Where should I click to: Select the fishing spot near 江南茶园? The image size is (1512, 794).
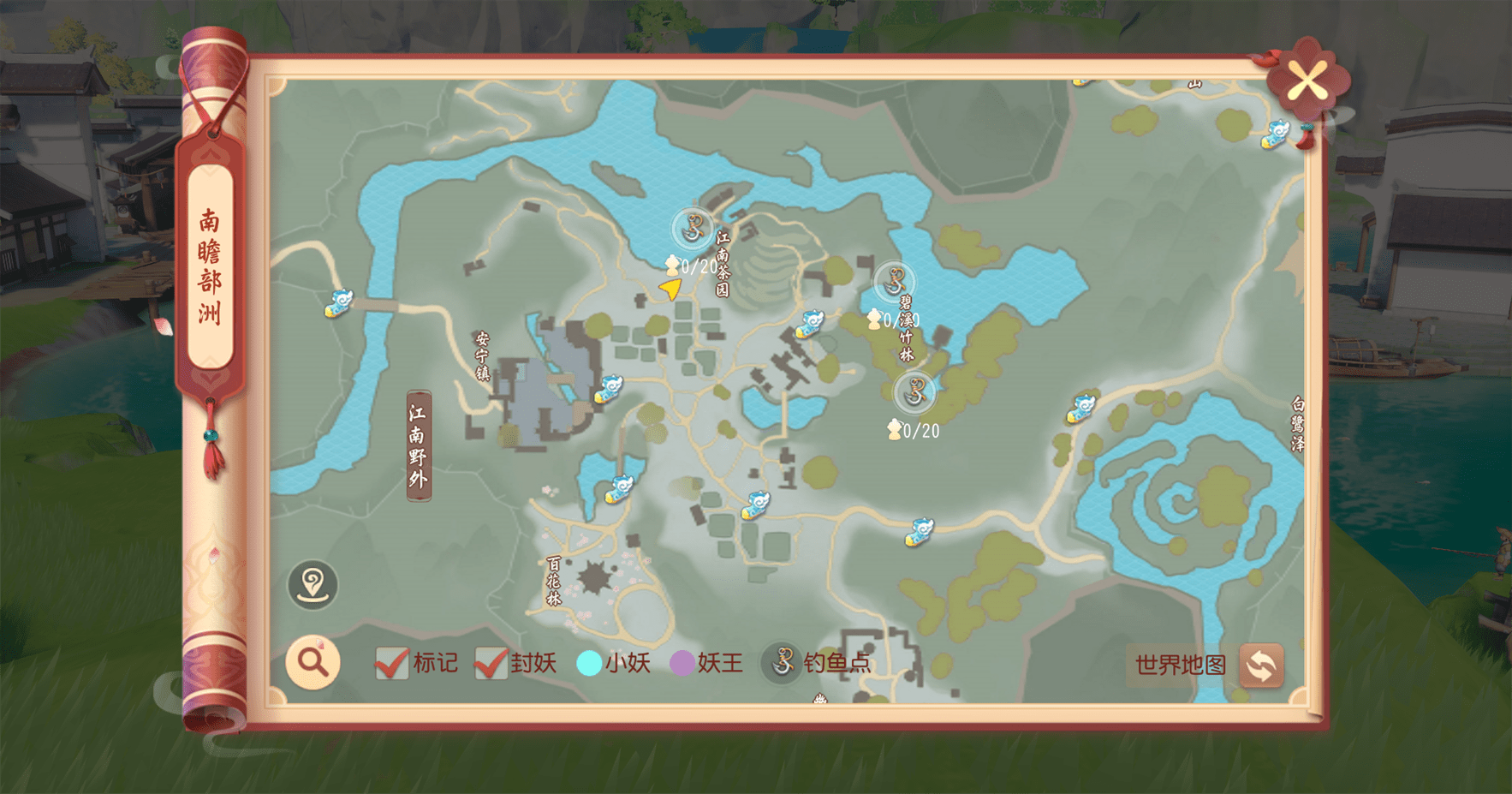[x=693, y=230]
